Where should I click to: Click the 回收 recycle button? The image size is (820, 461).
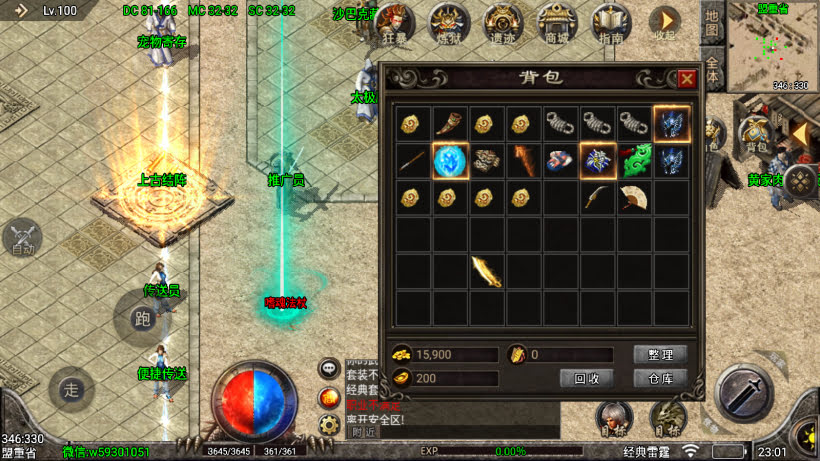(587, 379)
